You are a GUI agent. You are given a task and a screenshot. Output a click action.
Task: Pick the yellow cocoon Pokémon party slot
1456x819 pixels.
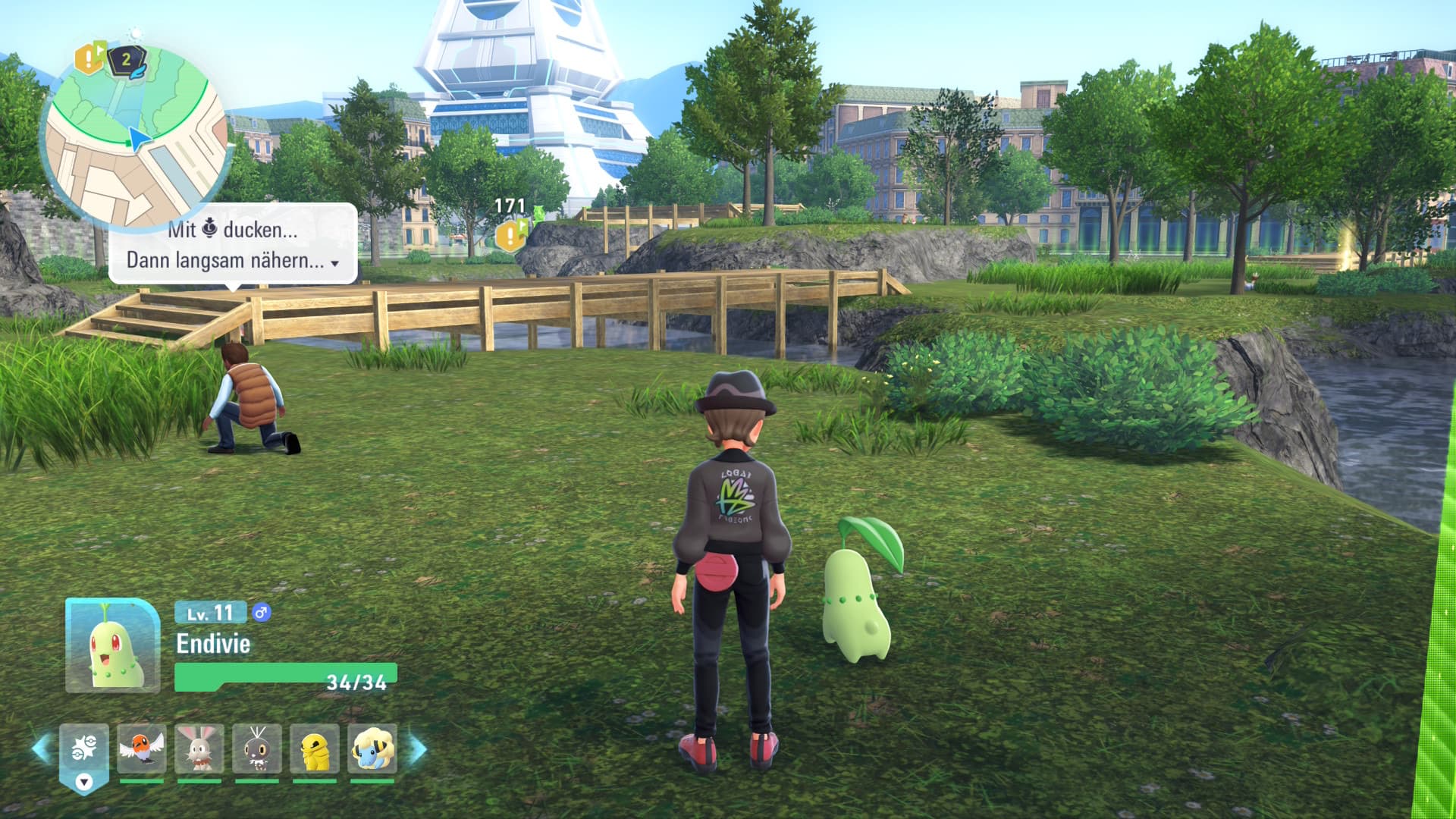(x=315, y=749)
